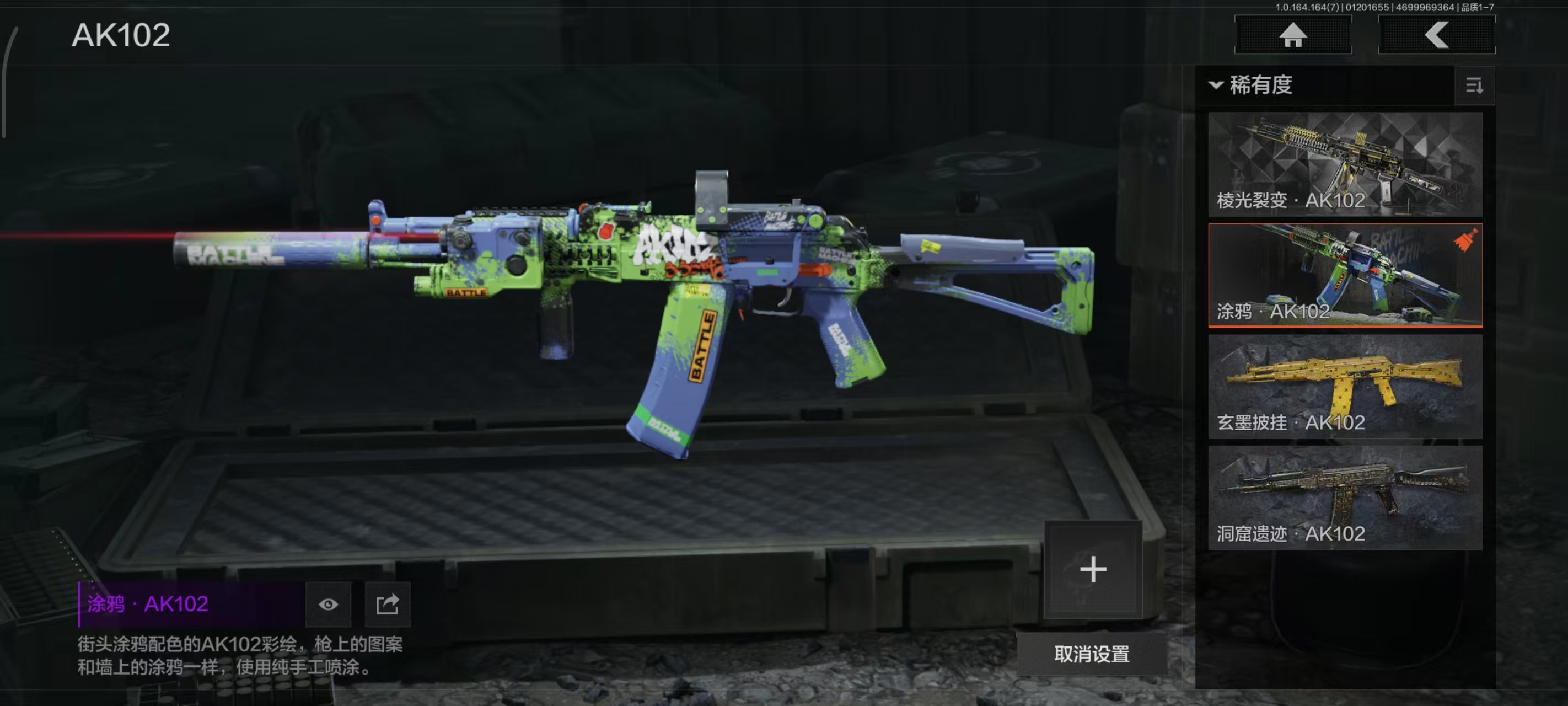
Task: Share the skin via share icon
Action: point(387,605)
